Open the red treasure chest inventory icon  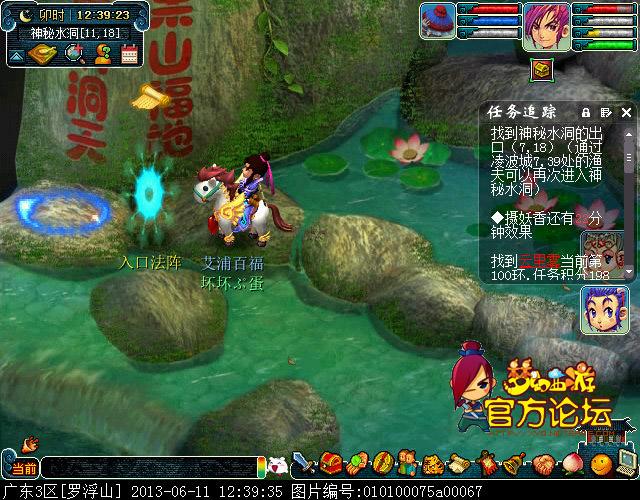click(332, 464)
